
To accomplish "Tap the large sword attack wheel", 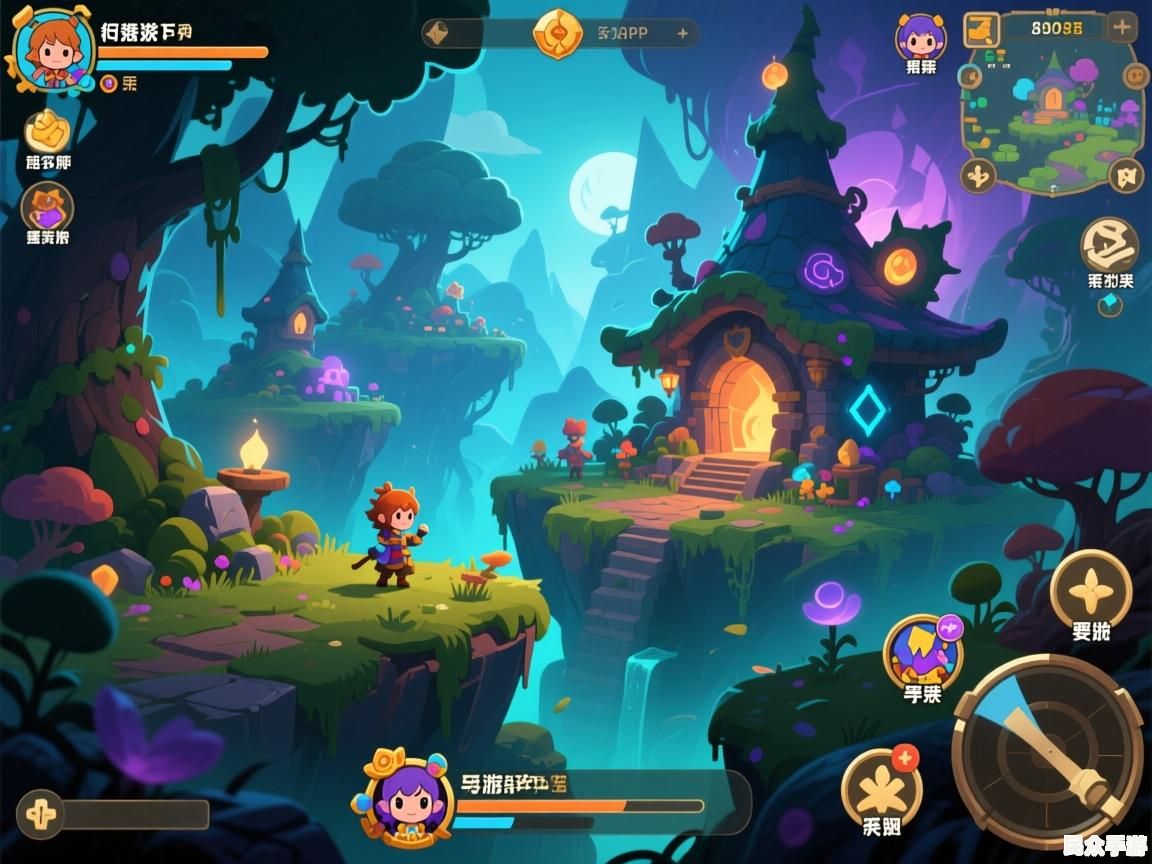I will click(1047, 749).
